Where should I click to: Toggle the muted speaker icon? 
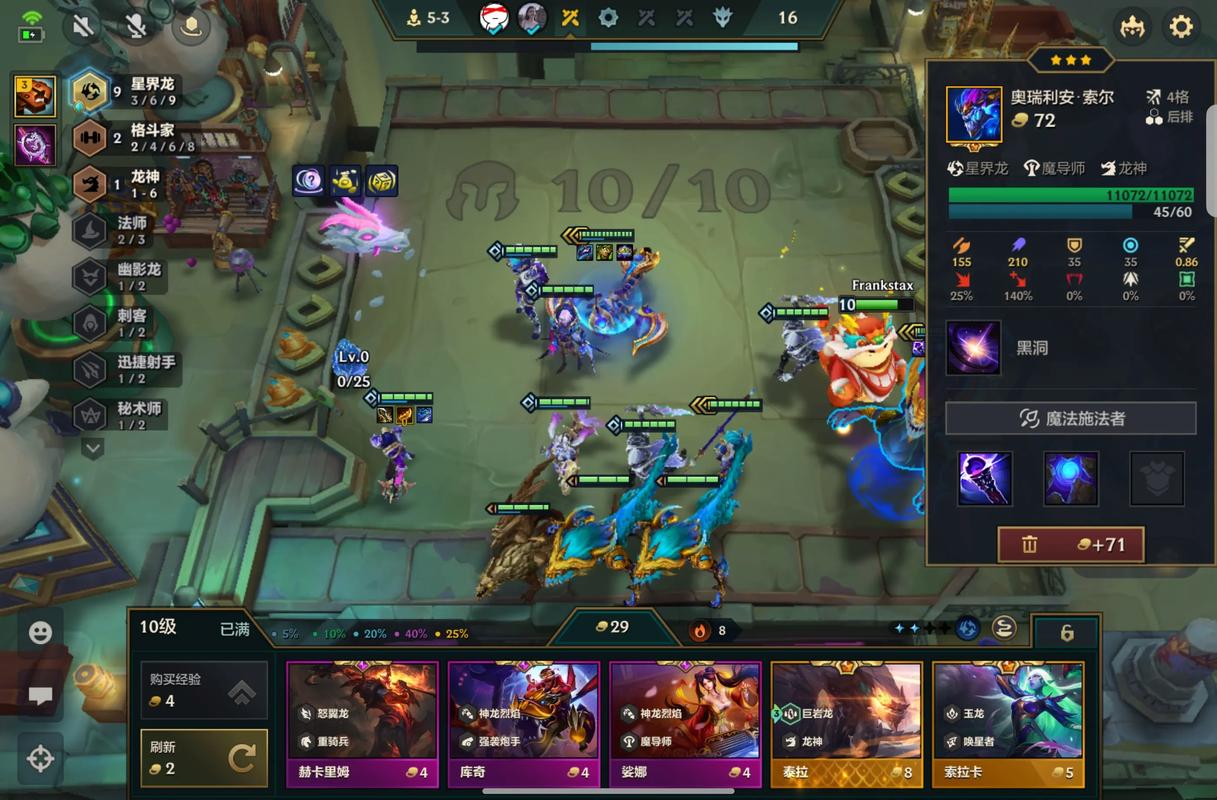(x=83, y=26)
